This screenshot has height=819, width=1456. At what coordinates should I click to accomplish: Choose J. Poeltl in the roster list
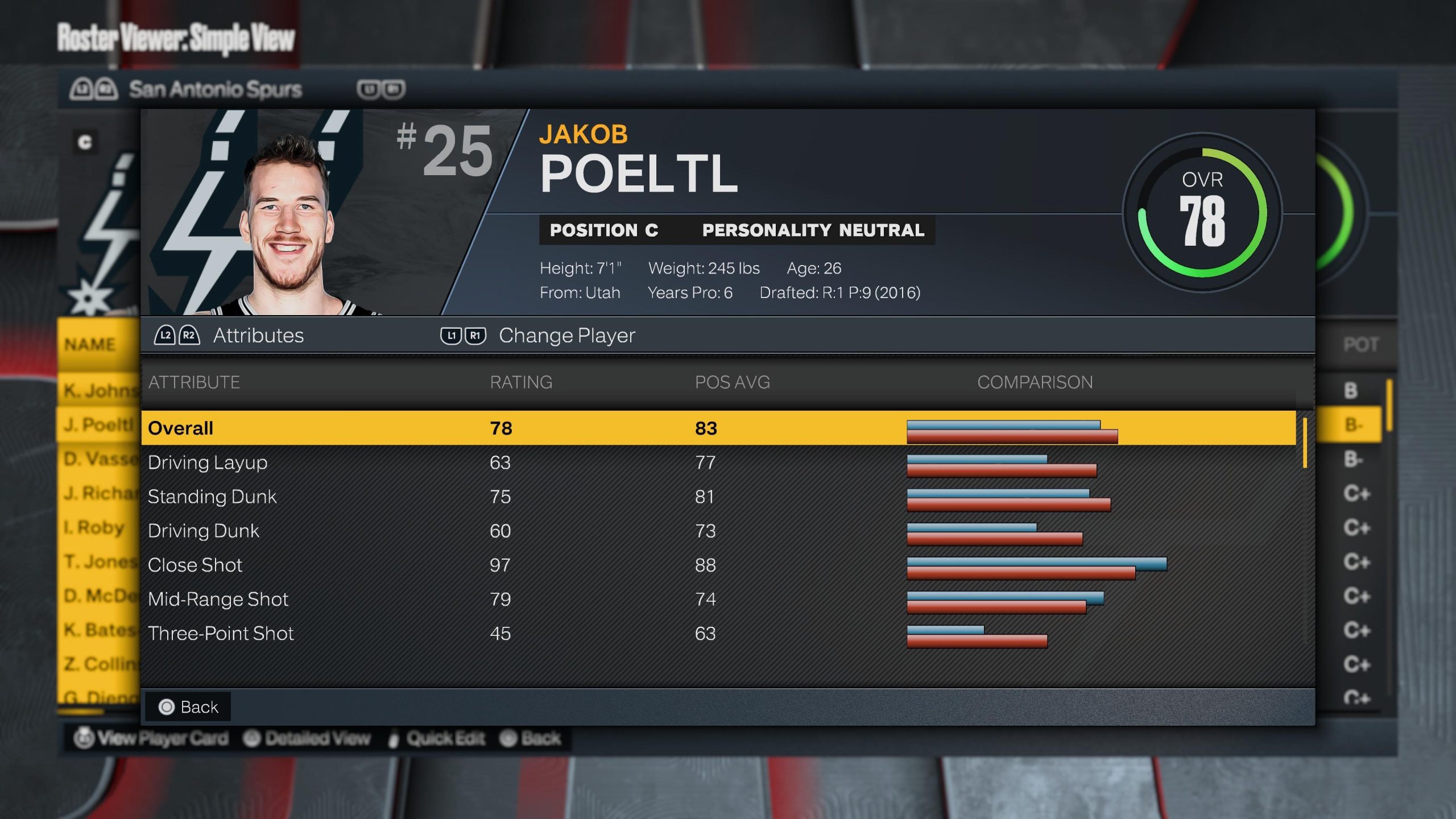coord(98,424)
